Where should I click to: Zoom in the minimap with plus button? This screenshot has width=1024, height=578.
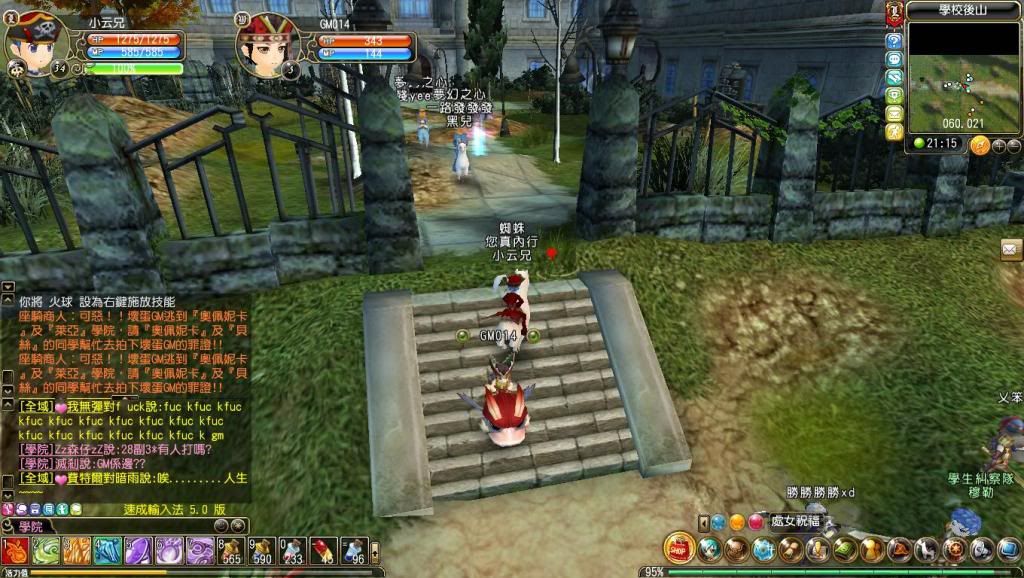tap(998, 146)
